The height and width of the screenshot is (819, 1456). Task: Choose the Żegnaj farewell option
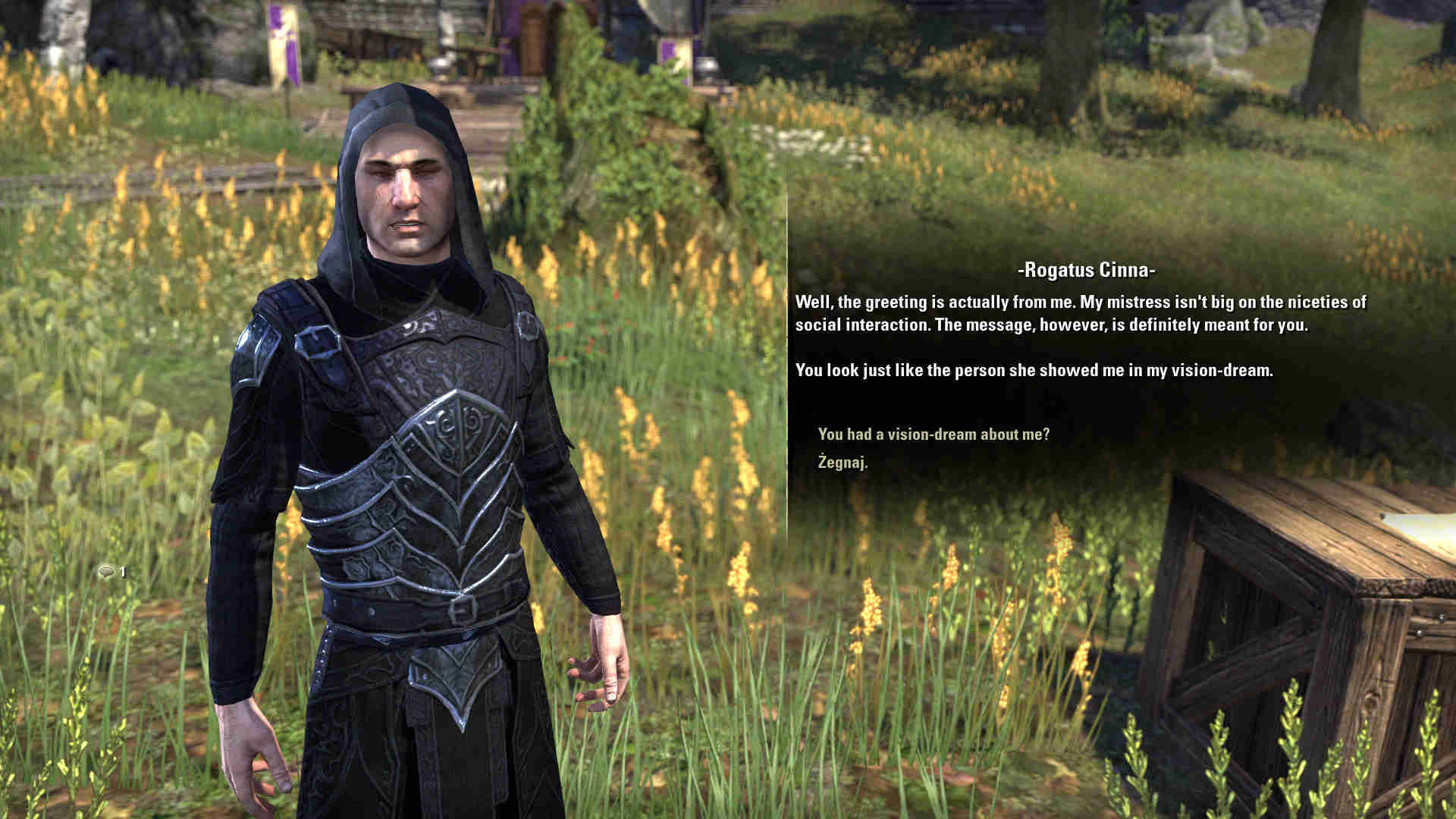point(843,462)
